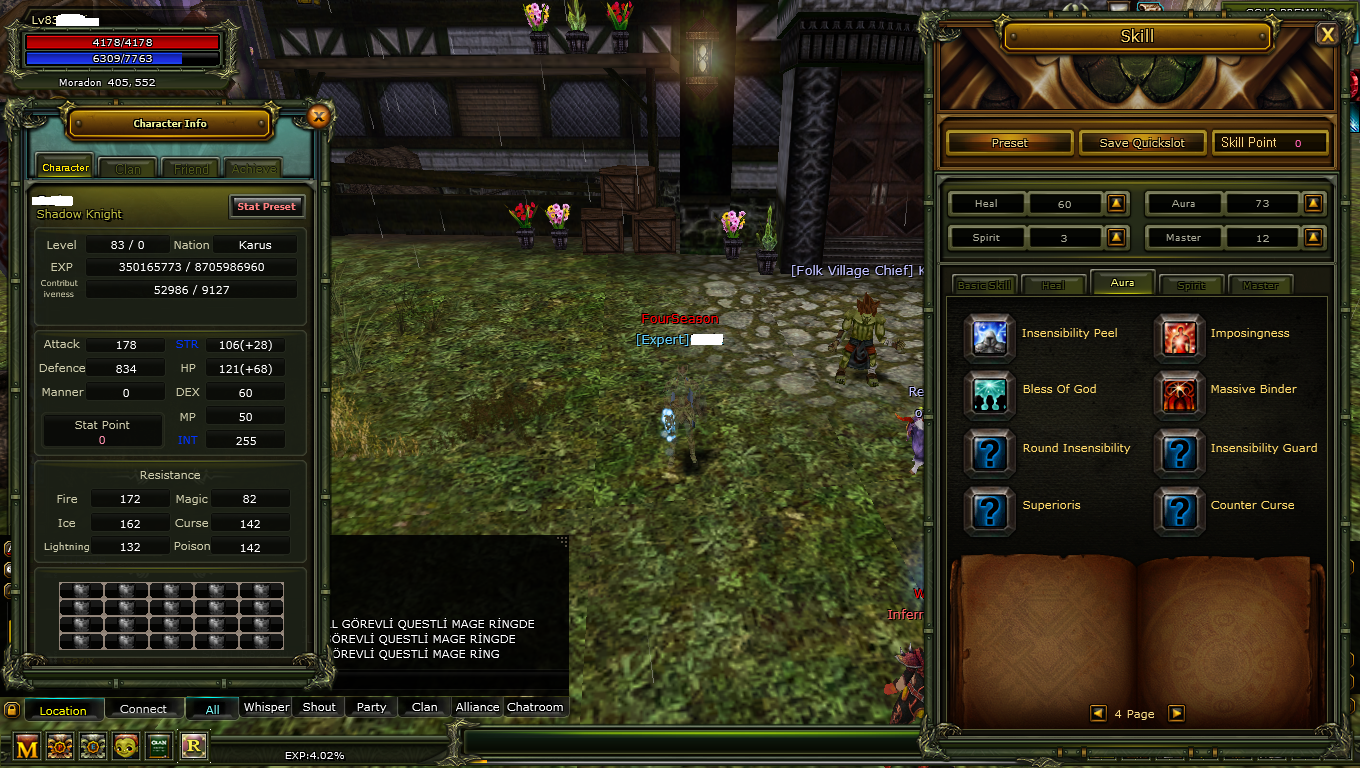The image size is (1360, 768).
Task: Open the Clan board icon on bottom toolbar
Action: pos(158,746)
